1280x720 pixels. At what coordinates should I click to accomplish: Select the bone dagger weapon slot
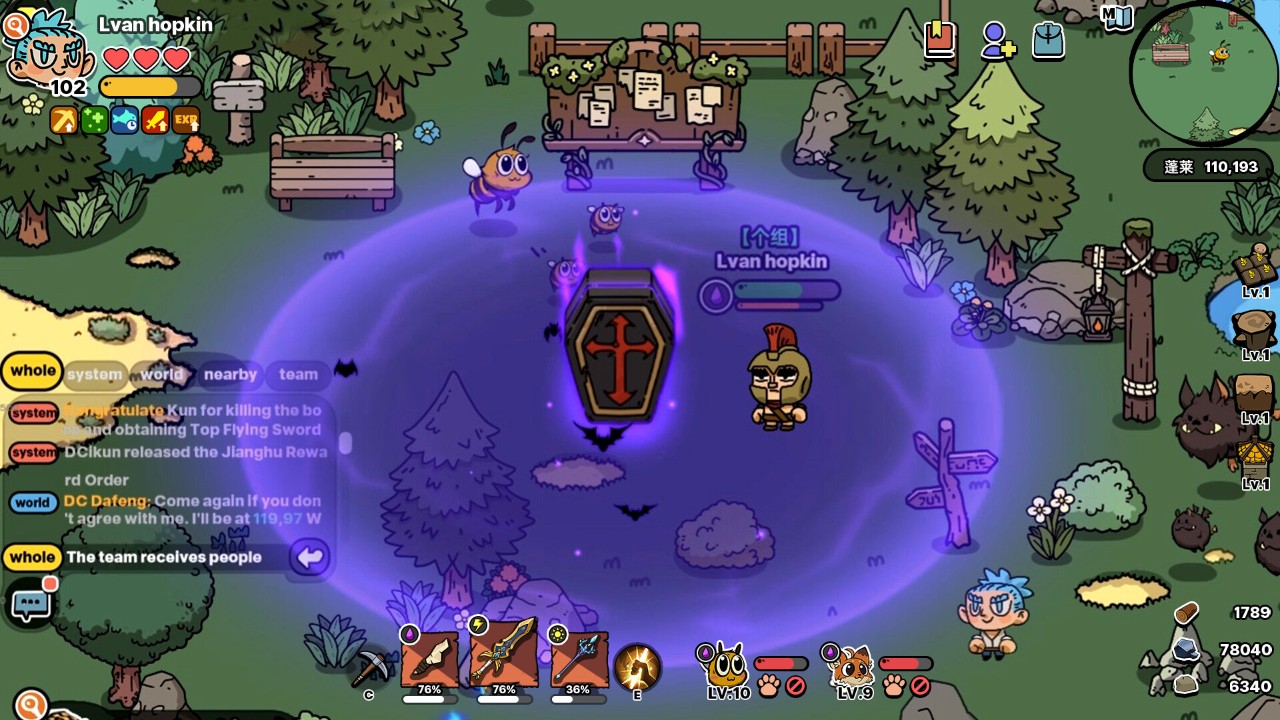click(x=430, y=660)
